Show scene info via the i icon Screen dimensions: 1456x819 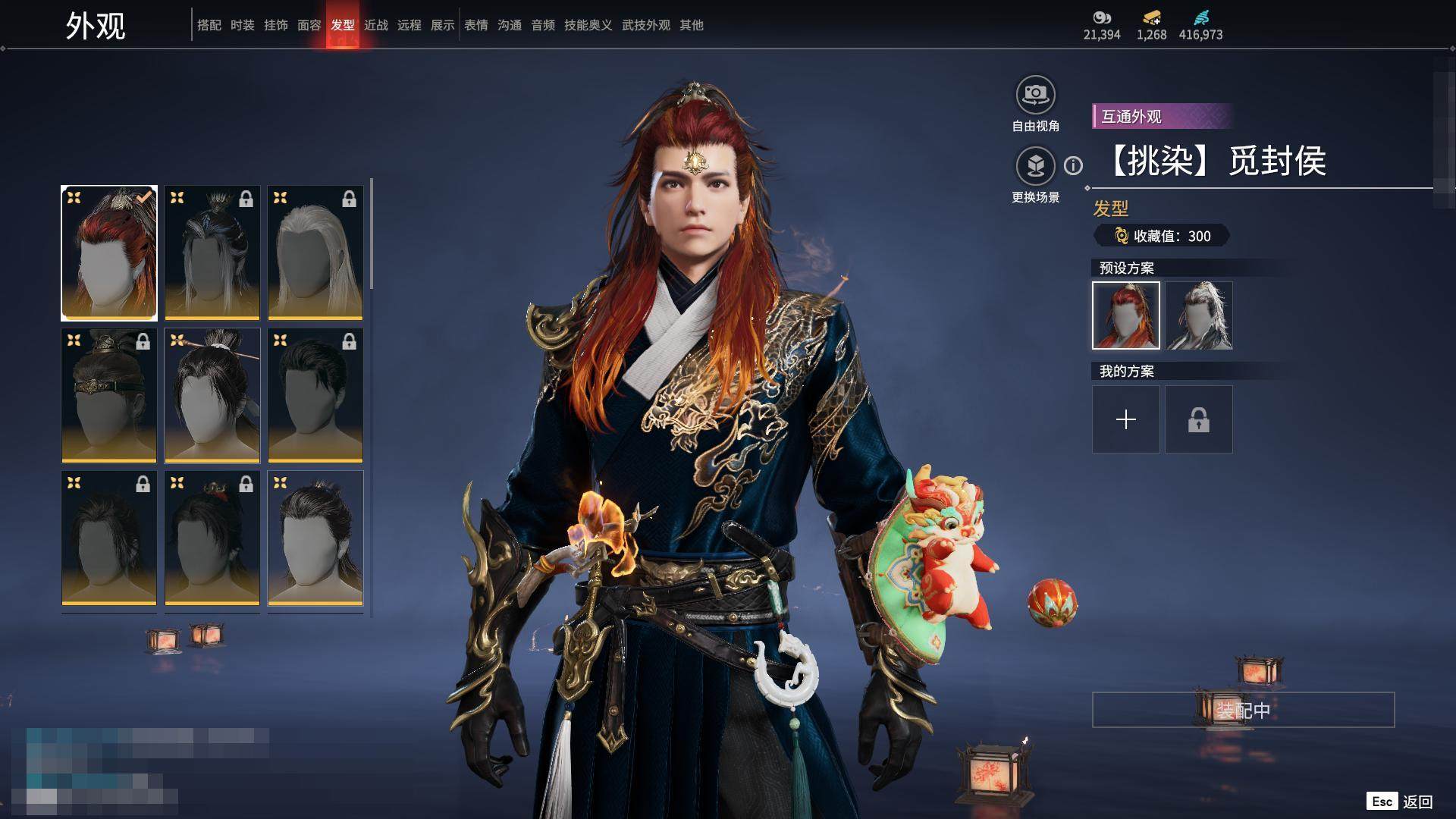point(1073,165)
